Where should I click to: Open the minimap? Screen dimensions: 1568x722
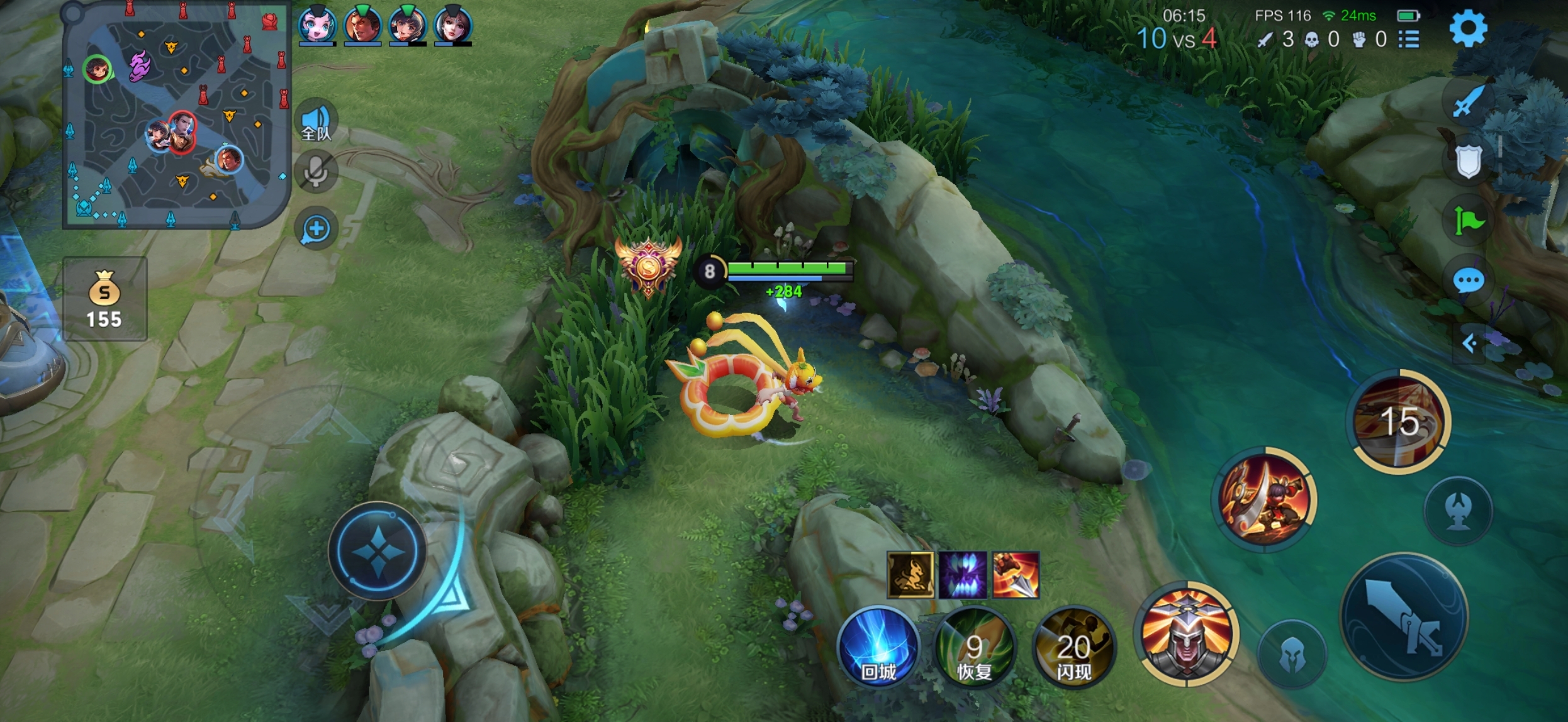[176, 114]
